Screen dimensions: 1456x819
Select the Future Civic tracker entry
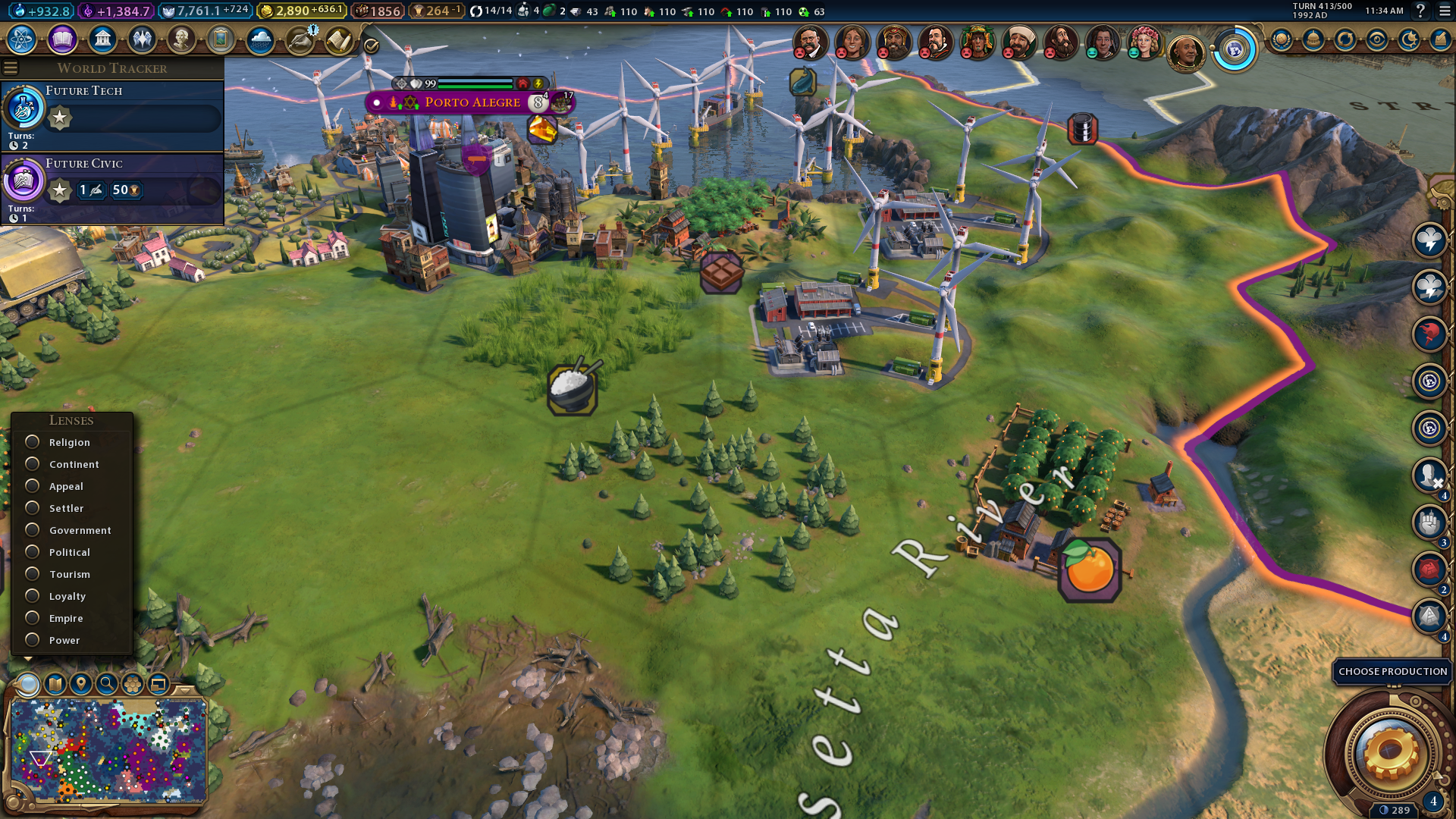[x=114, y=187]
